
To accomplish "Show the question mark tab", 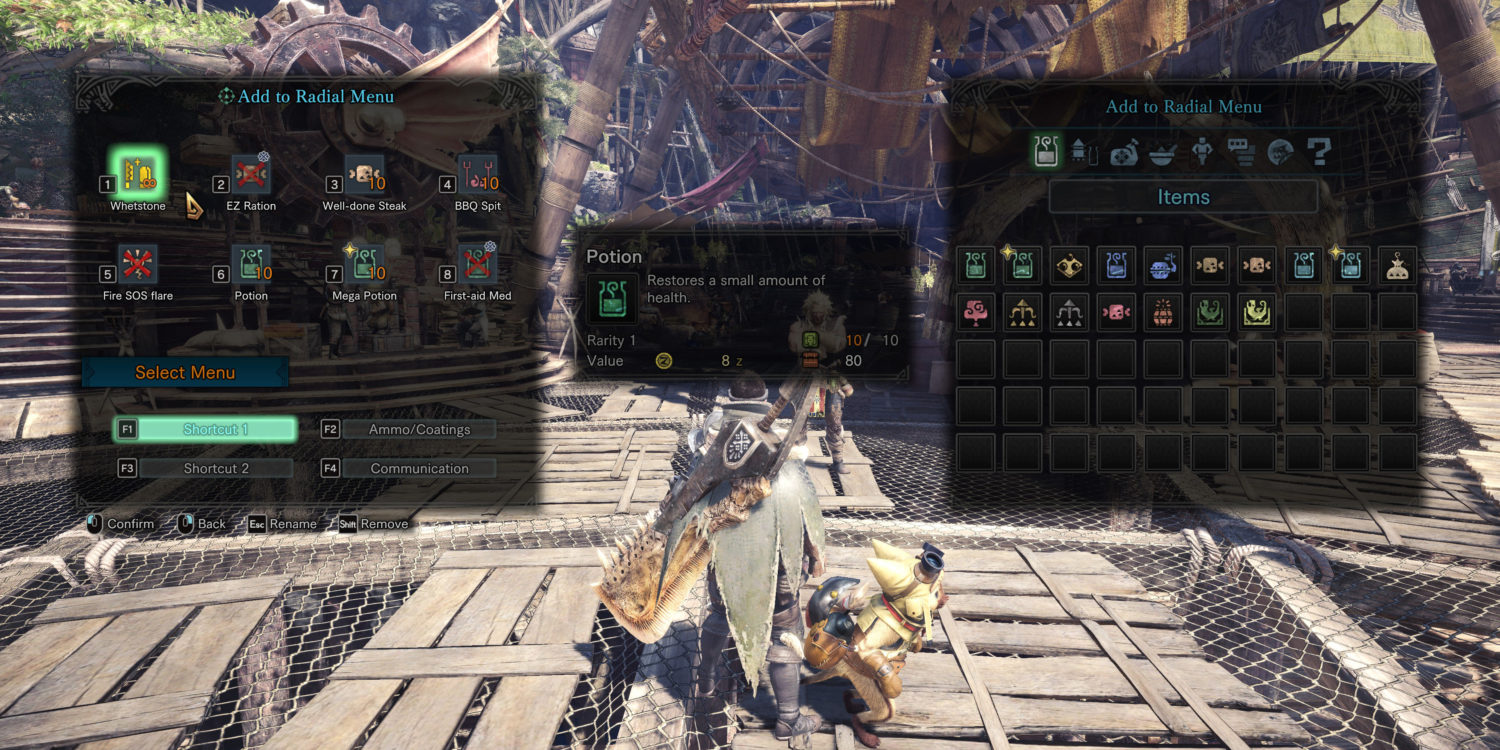I will coord(1319,152).
